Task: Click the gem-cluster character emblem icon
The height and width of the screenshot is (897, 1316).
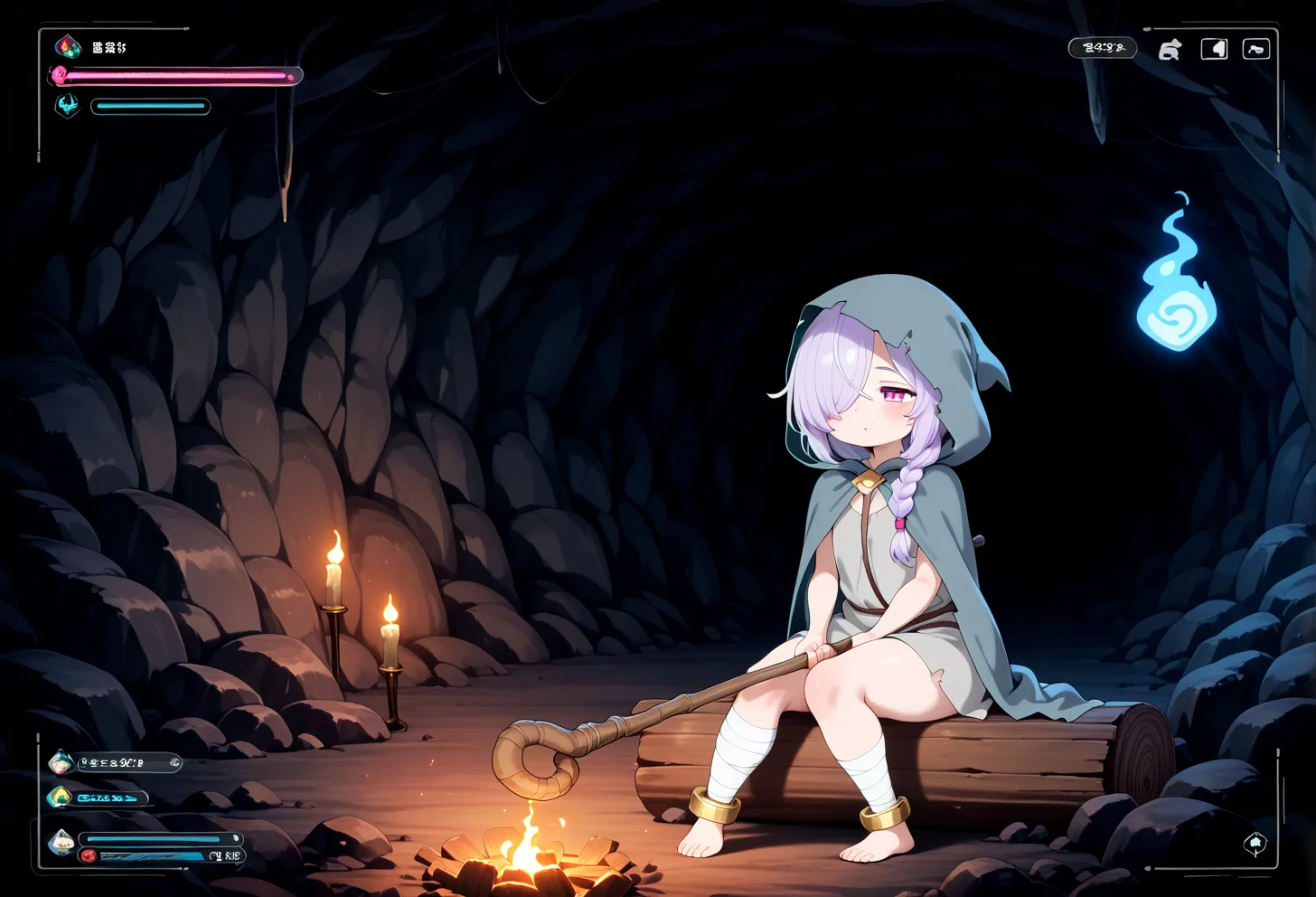Action: pyautogui.click(x=68, y=46)
